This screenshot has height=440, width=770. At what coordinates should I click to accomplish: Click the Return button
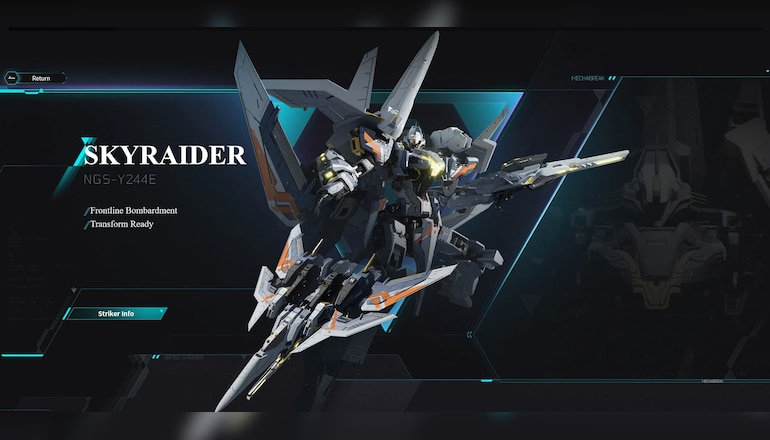36,78
